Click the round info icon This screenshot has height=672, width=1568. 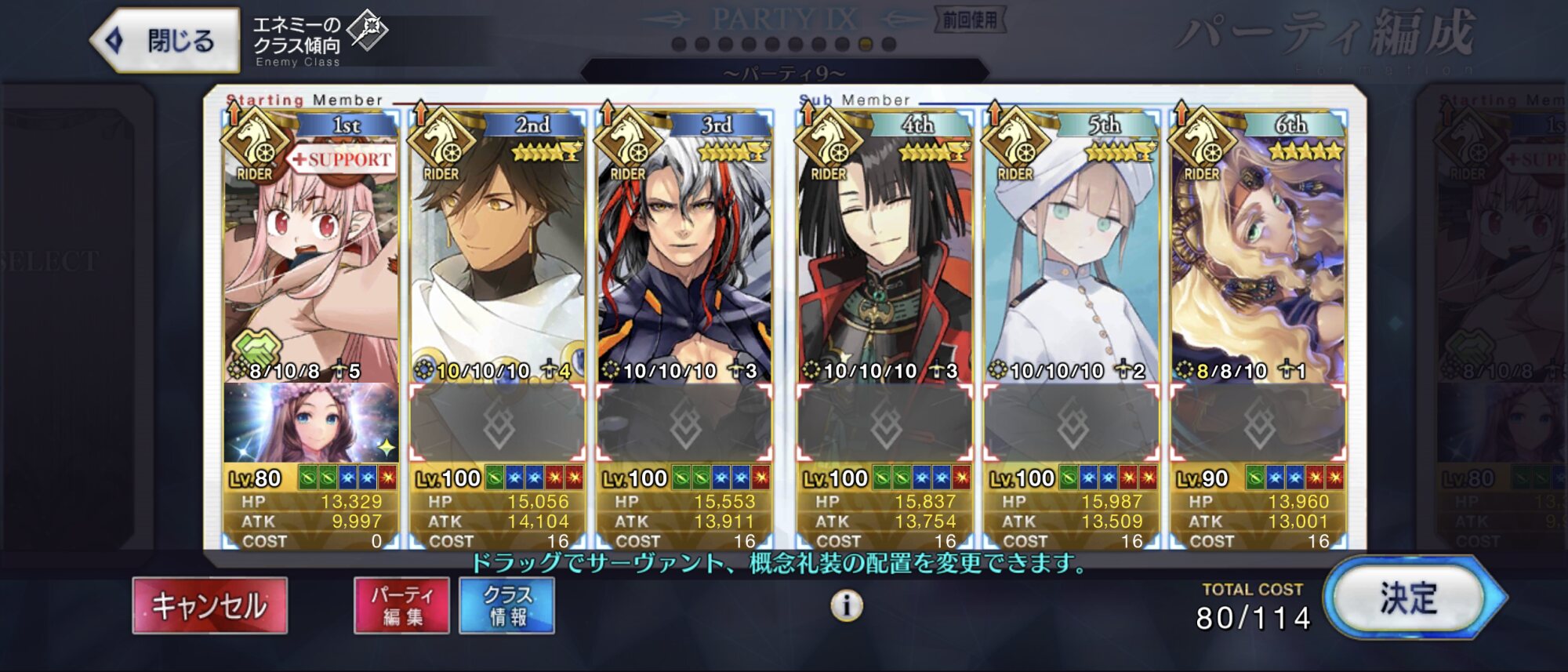(847, 605)
